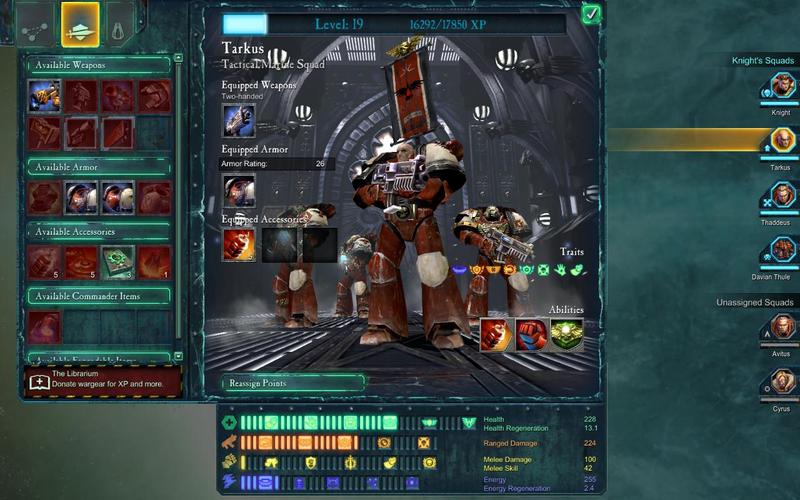Collapse the Available Armor section header

[98, 167]
